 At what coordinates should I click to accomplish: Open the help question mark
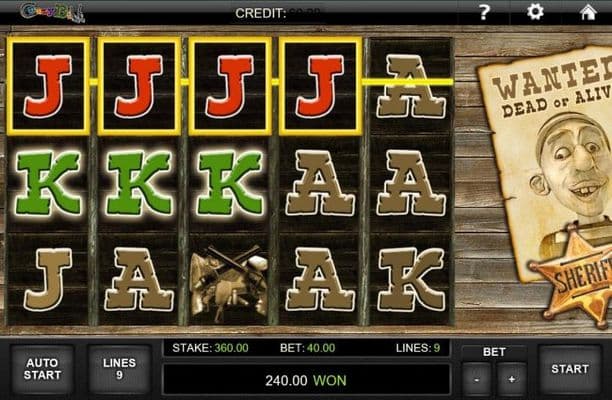484,12
